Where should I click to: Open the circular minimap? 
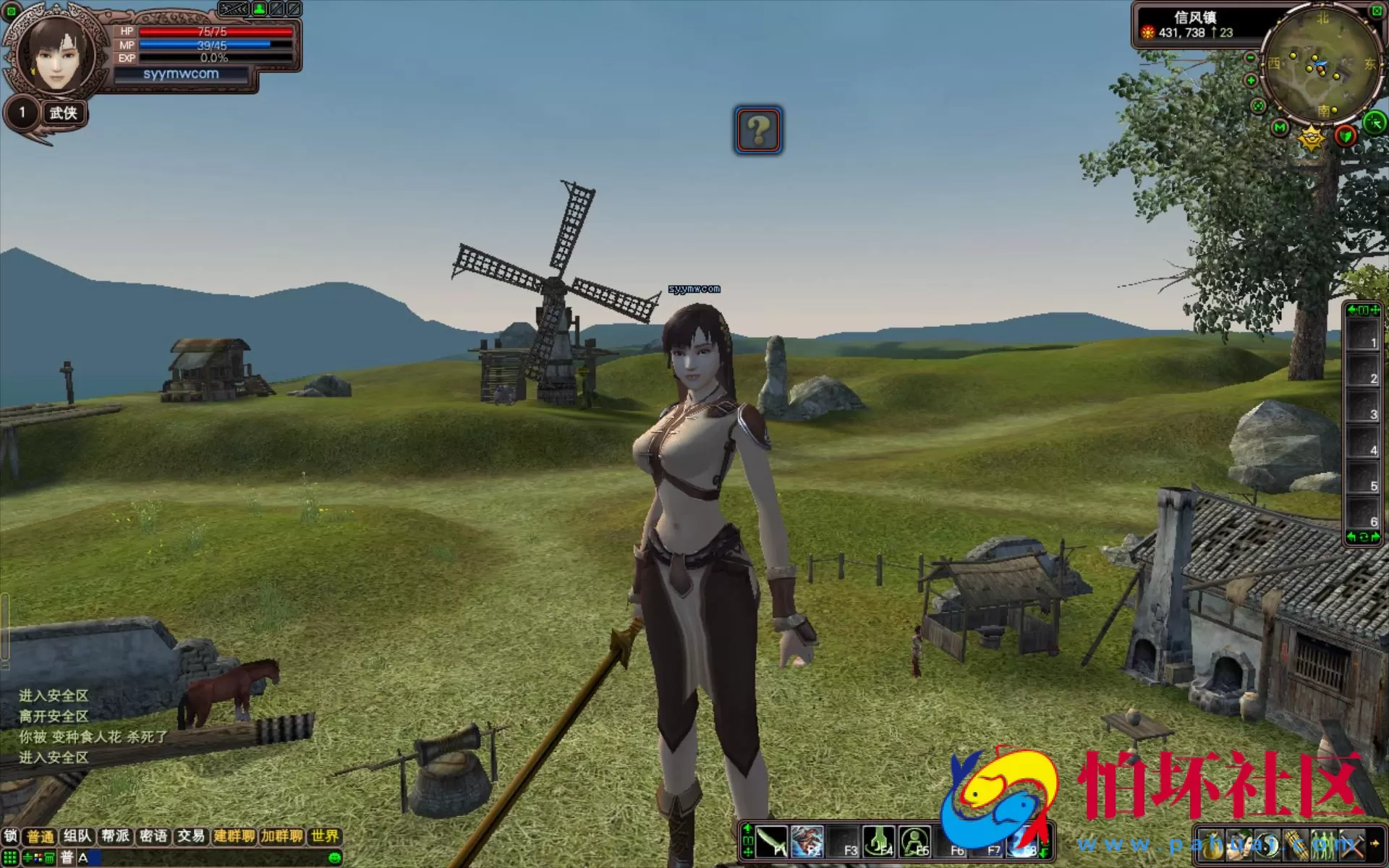tap(1319, 67)
